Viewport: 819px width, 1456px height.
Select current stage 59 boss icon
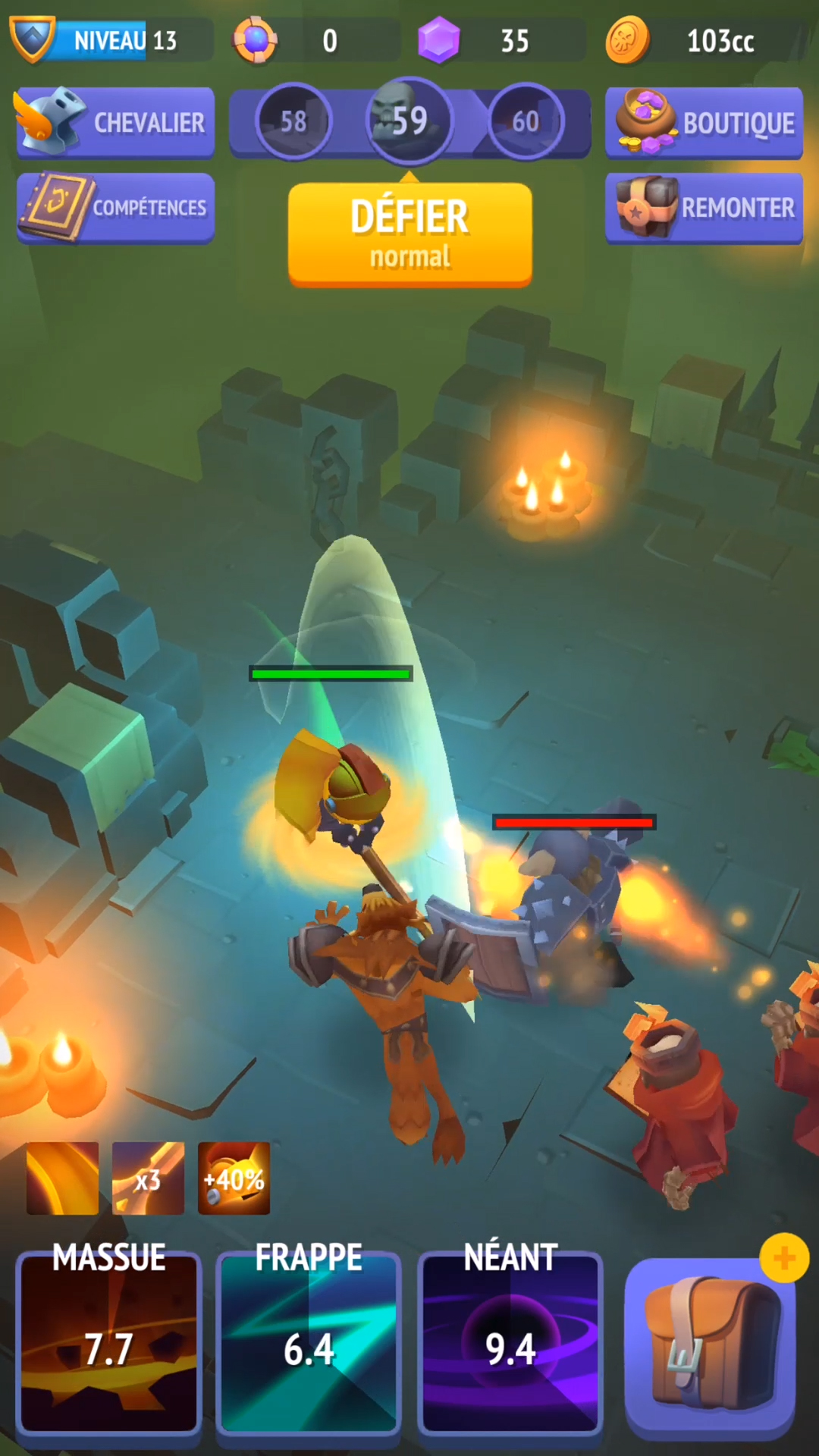[x=409, y=121]
